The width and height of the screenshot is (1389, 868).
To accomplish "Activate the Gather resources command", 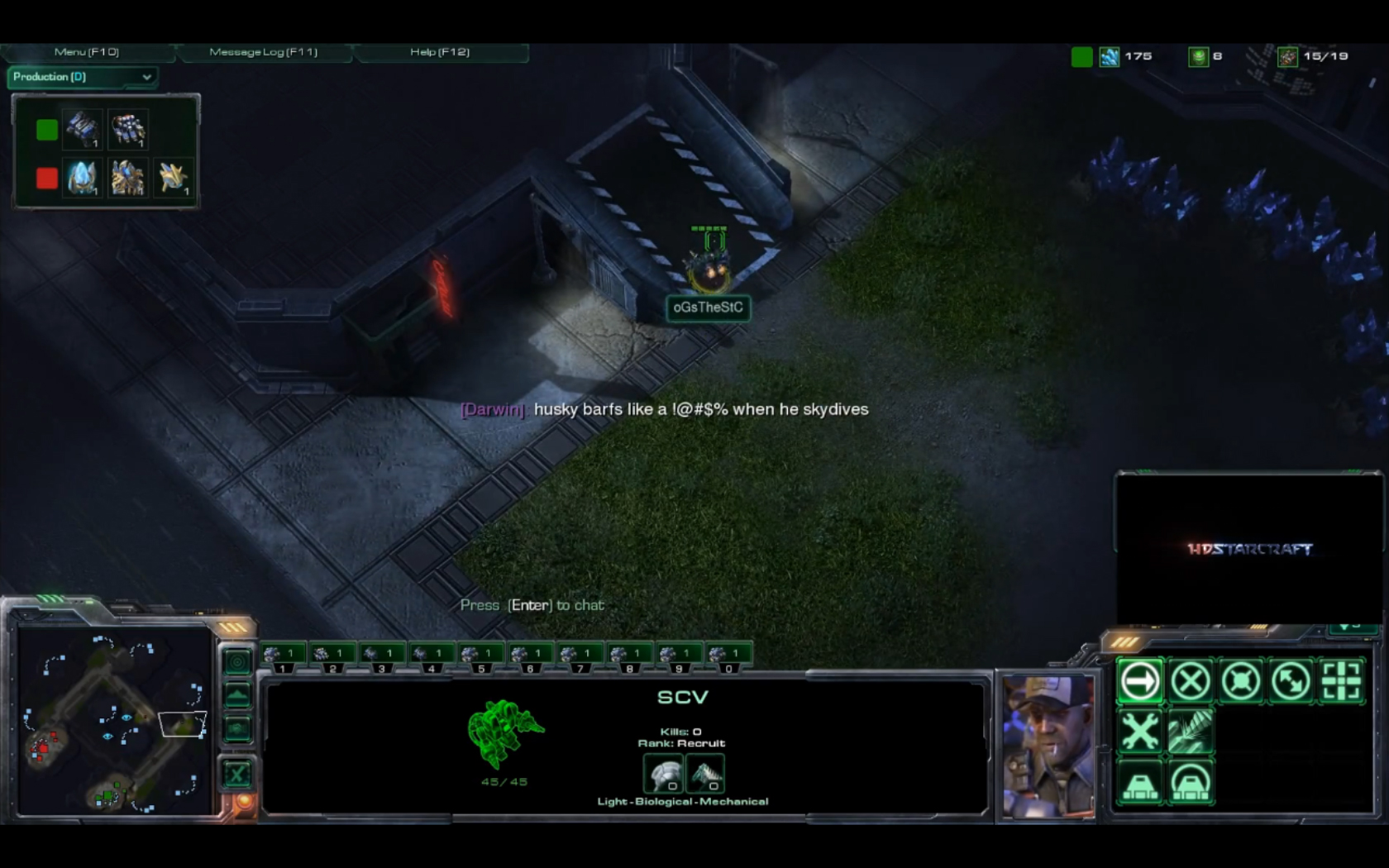I will point(1190,732).
